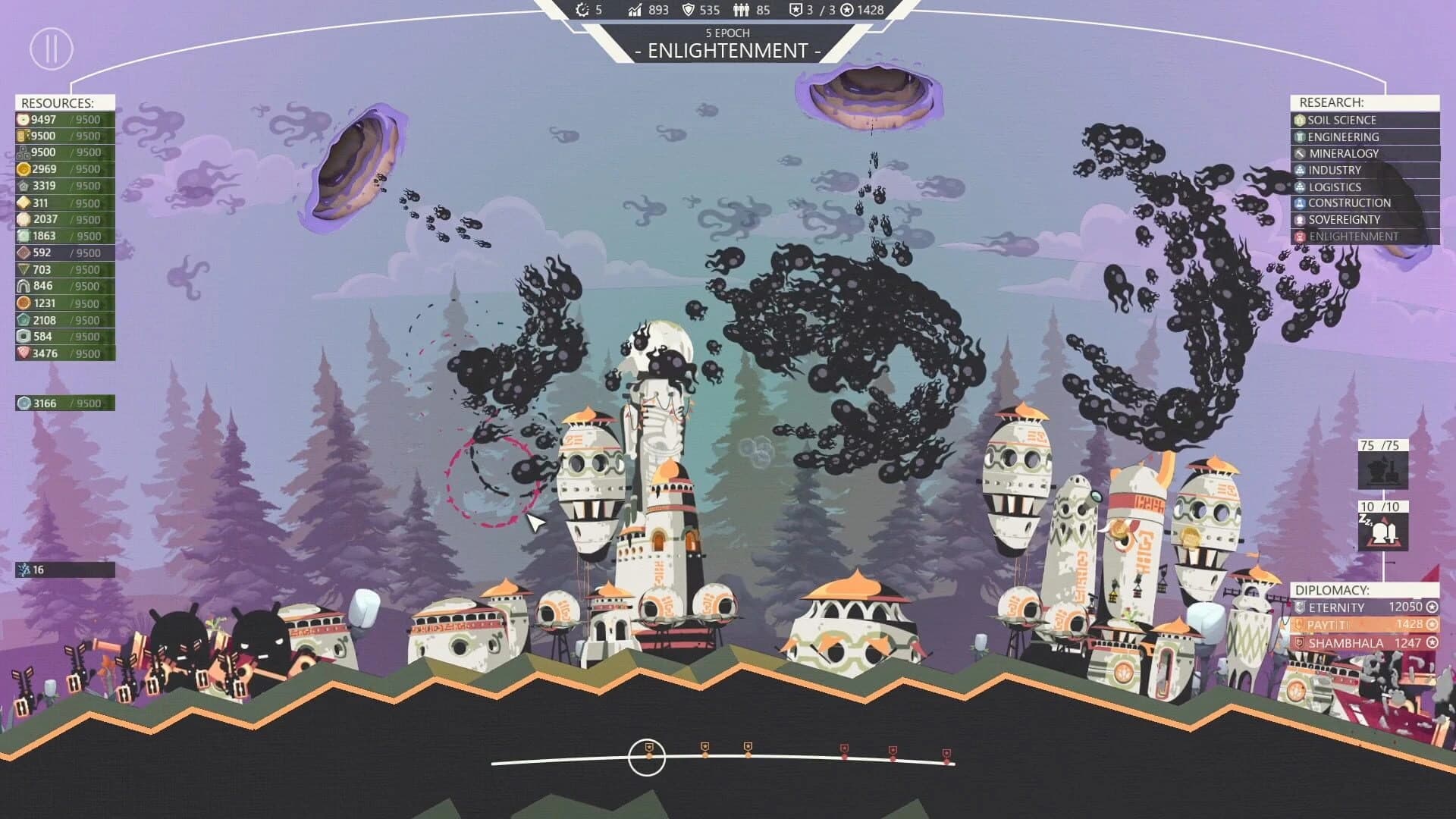Select the circled settlement marker on bottom arc

click(647, 755)
